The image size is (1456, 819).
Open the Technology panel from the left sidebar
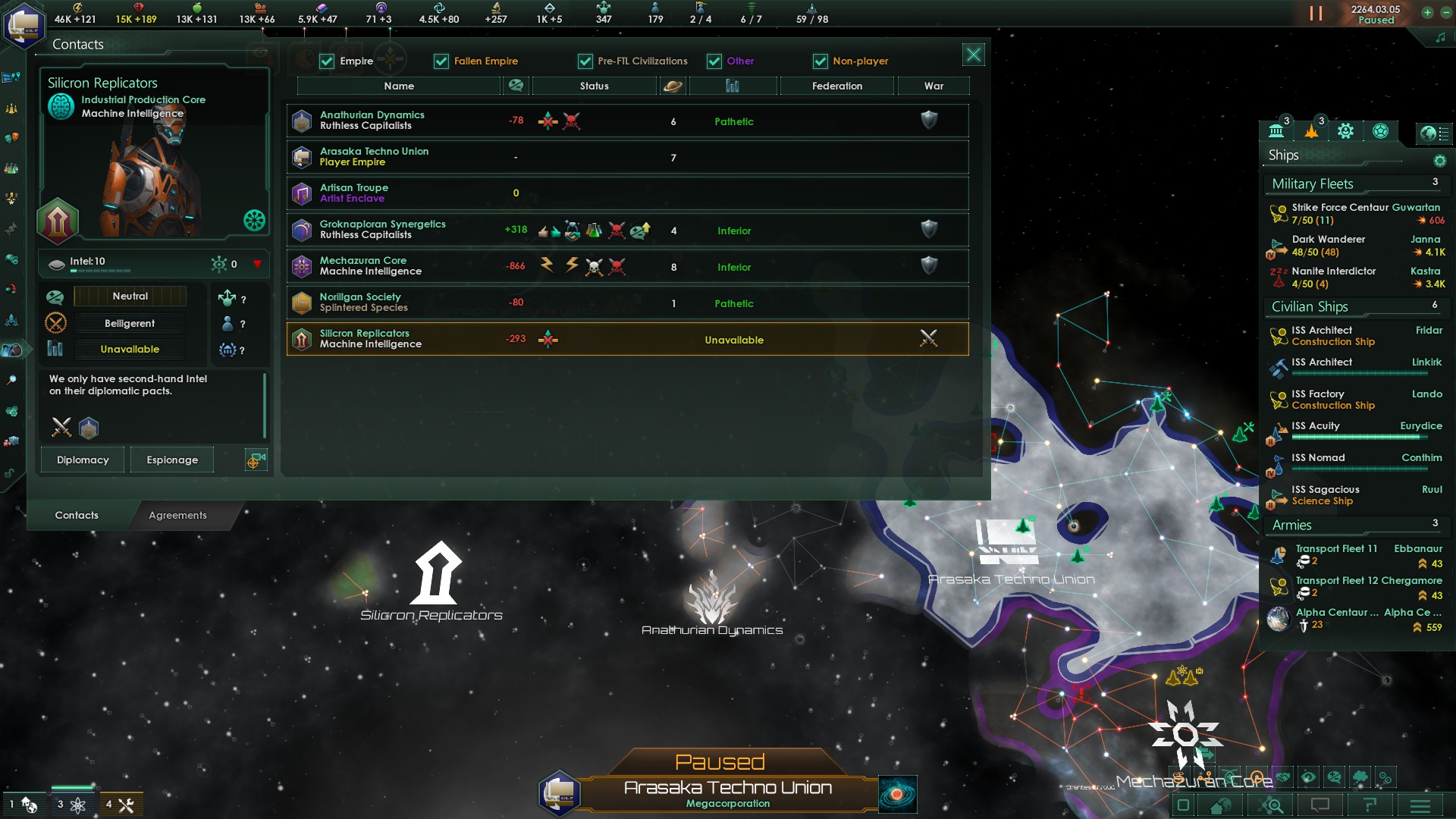coord(11,166)
